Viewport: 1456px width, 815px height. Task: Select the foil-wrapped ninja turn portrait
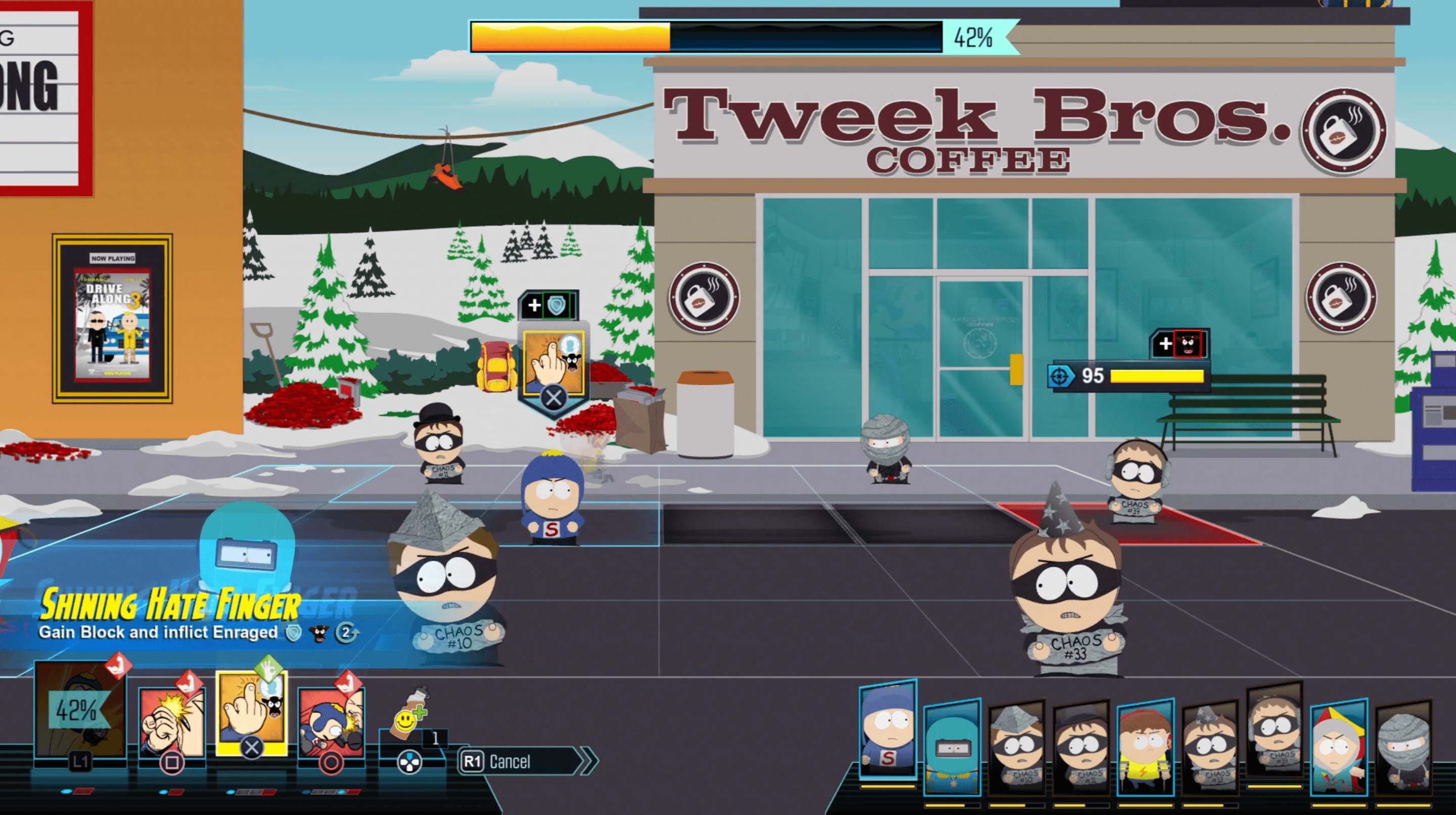1403,747
